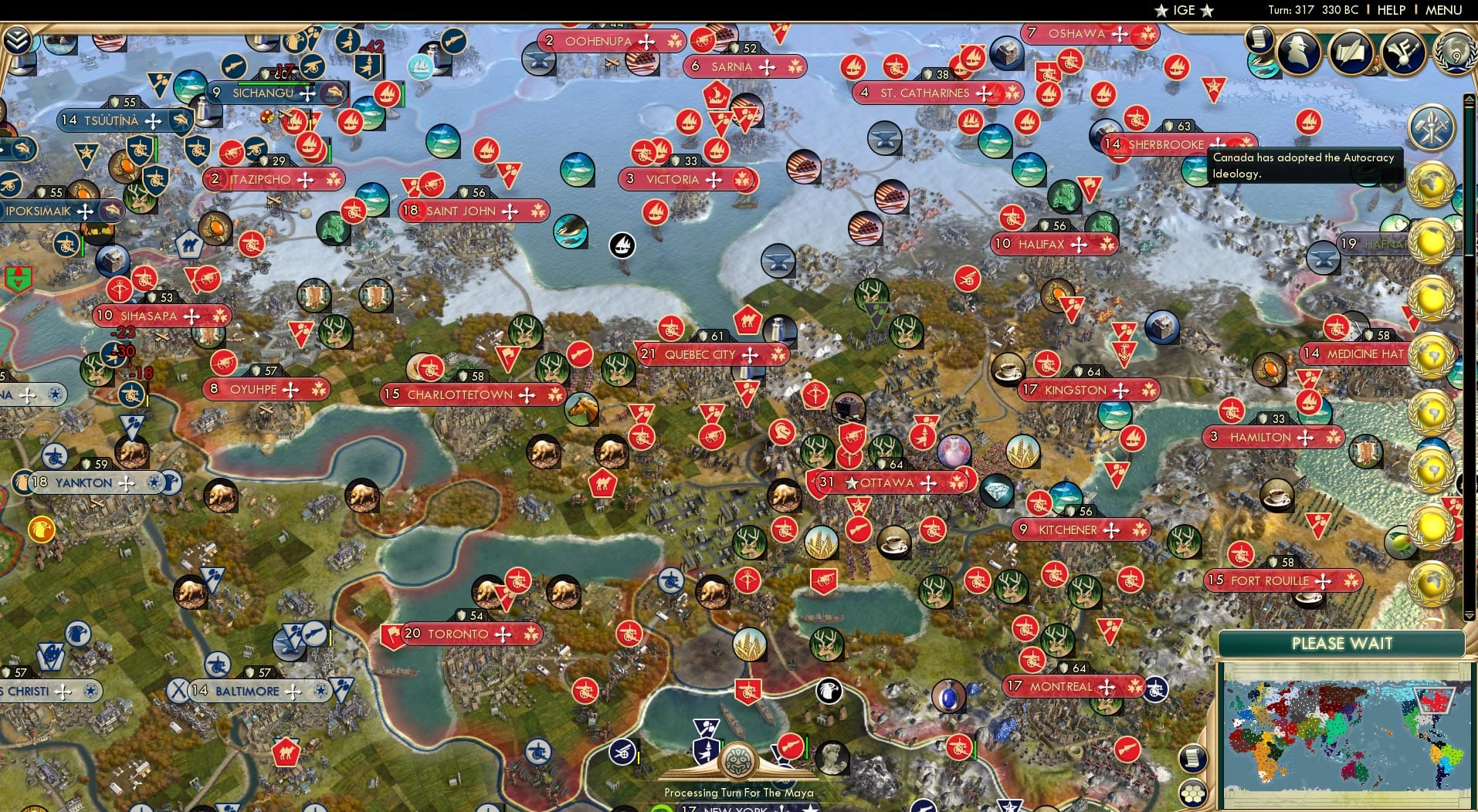
Task: Click the hammer-and-pick notification icon on the right
Action: pos(1434,127)
